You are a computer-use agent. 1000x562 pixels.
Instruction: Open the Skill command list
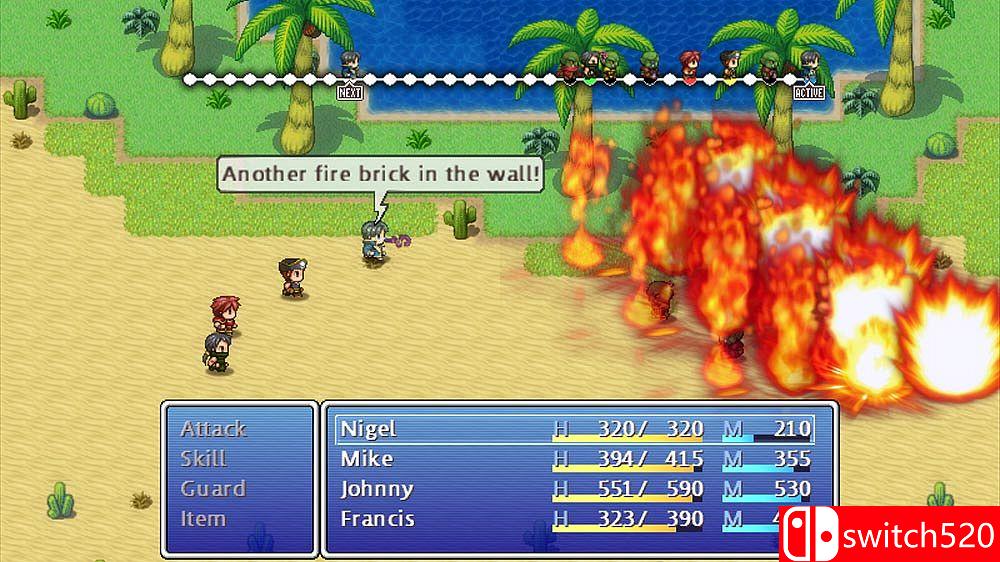pos(204,459)
